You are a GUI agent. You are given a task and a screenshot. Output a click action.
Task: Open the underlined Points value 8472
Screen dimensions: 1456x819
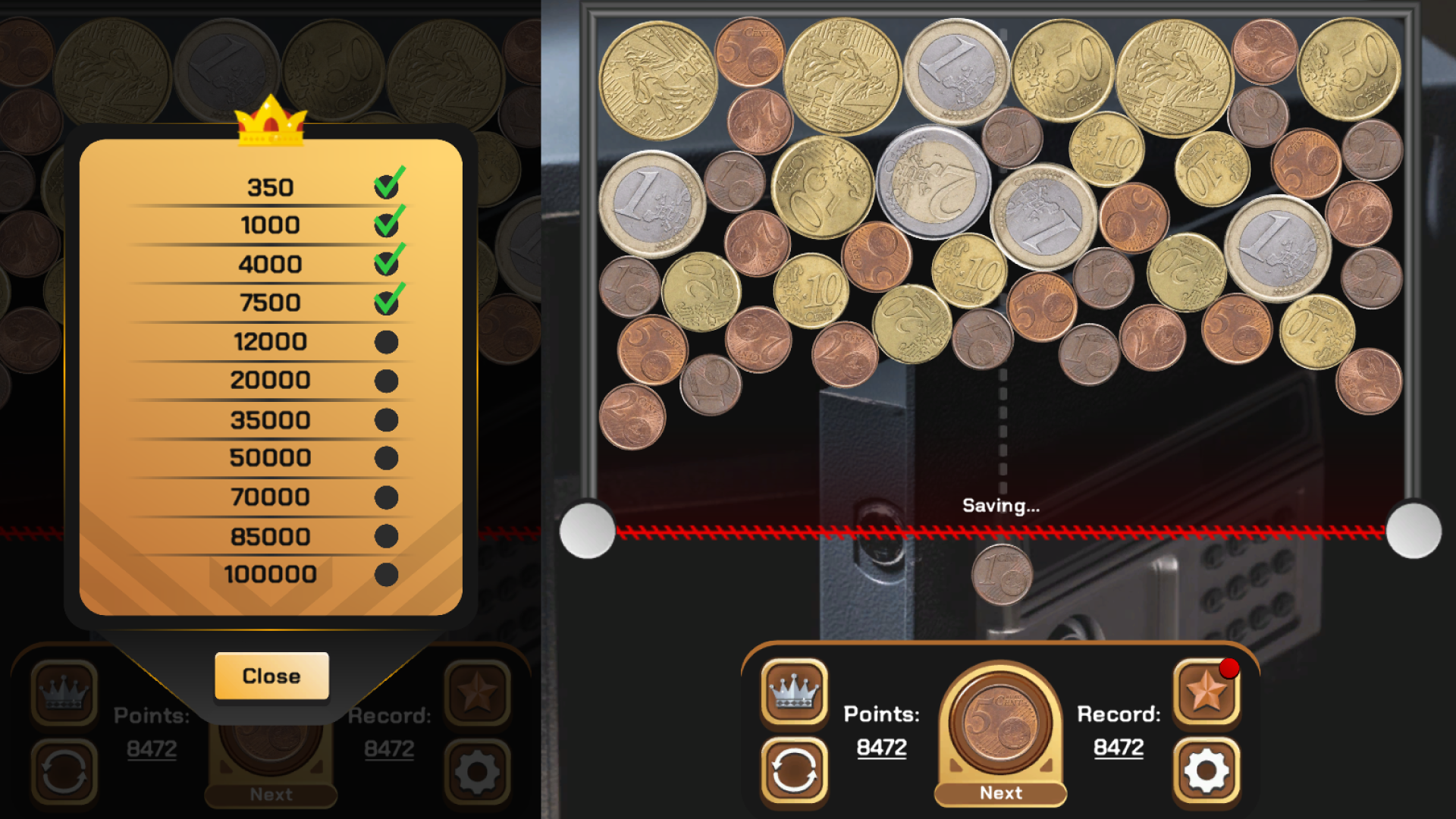882,747
